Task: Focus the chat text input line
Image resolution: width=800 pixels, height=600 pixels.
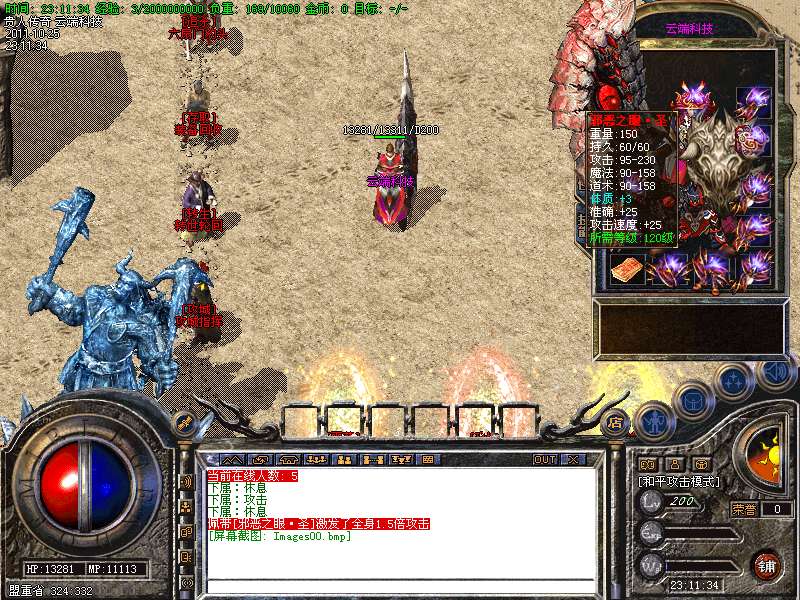Action: click(400, 583)
